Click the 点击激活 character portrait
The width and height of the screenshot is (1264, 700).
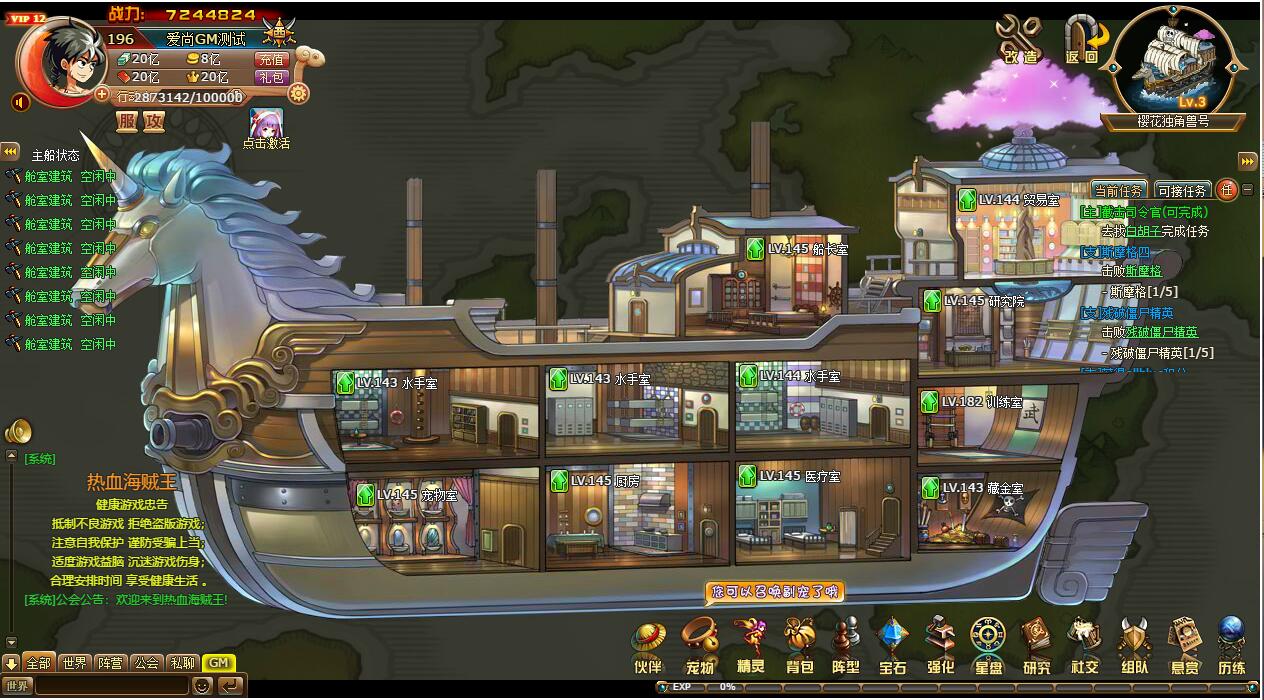266,123
